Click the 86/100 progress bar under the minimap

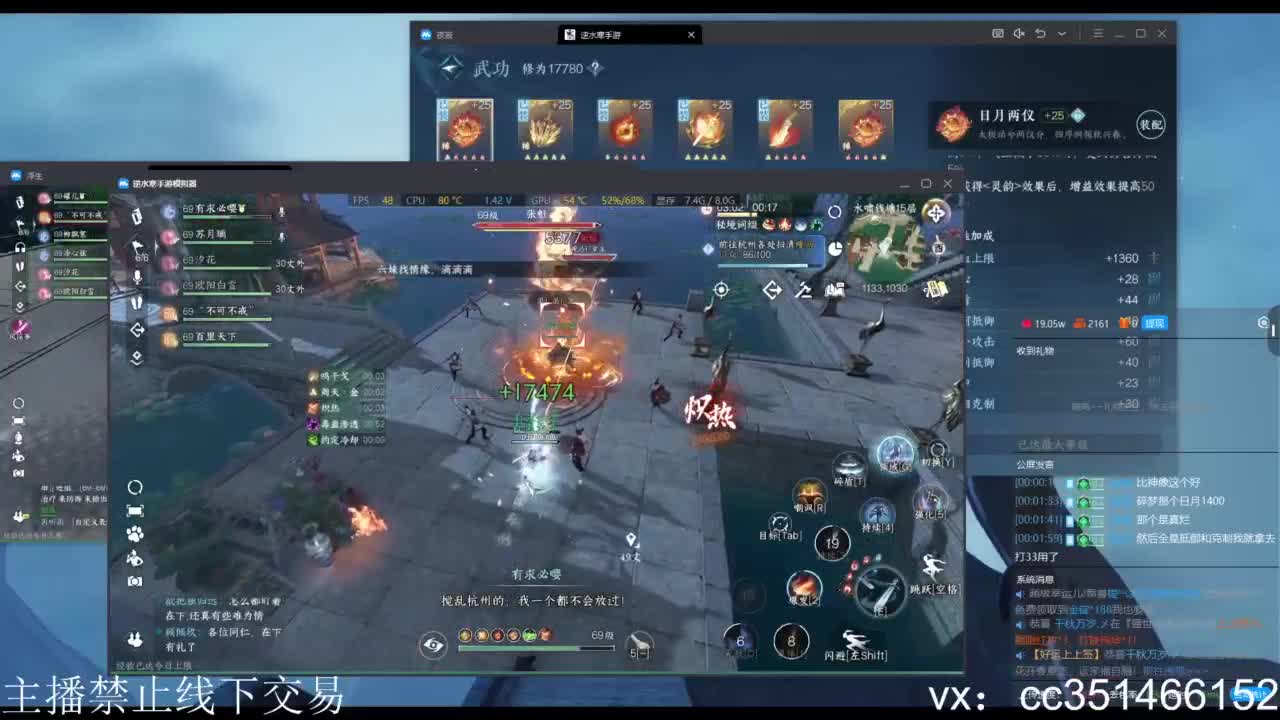pyautogui.click(x=763, y=264)
